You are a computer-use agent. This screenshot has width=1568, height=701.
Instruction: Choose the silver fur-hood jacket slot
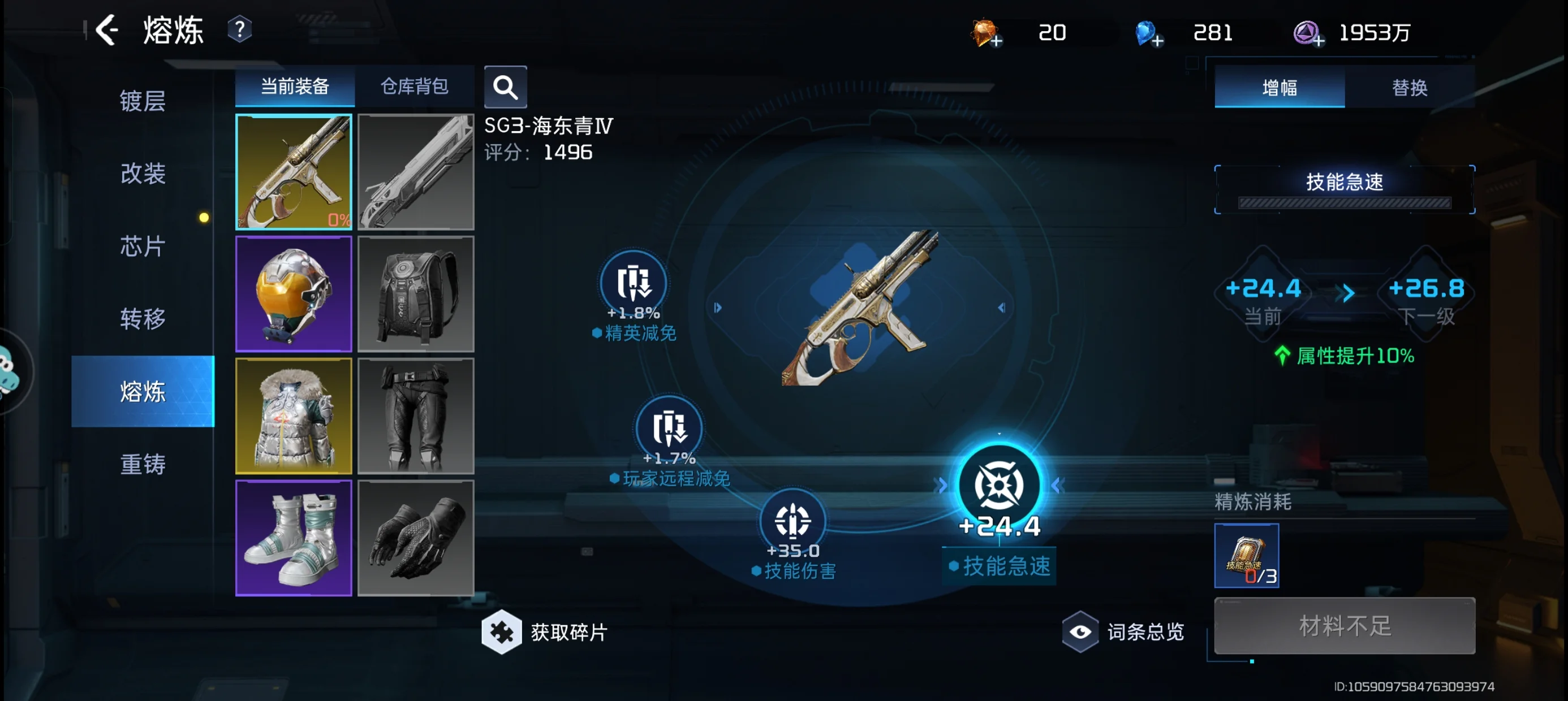tap(294, 416)
